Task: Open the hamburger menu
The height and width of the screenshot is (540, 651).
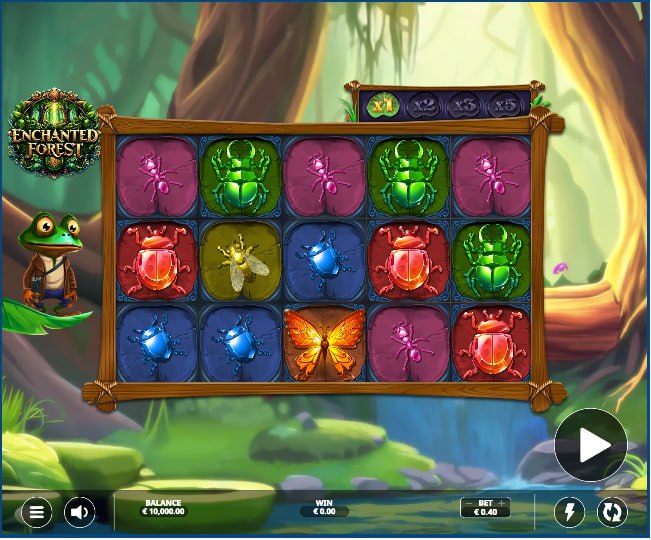Action: (36, 513)
